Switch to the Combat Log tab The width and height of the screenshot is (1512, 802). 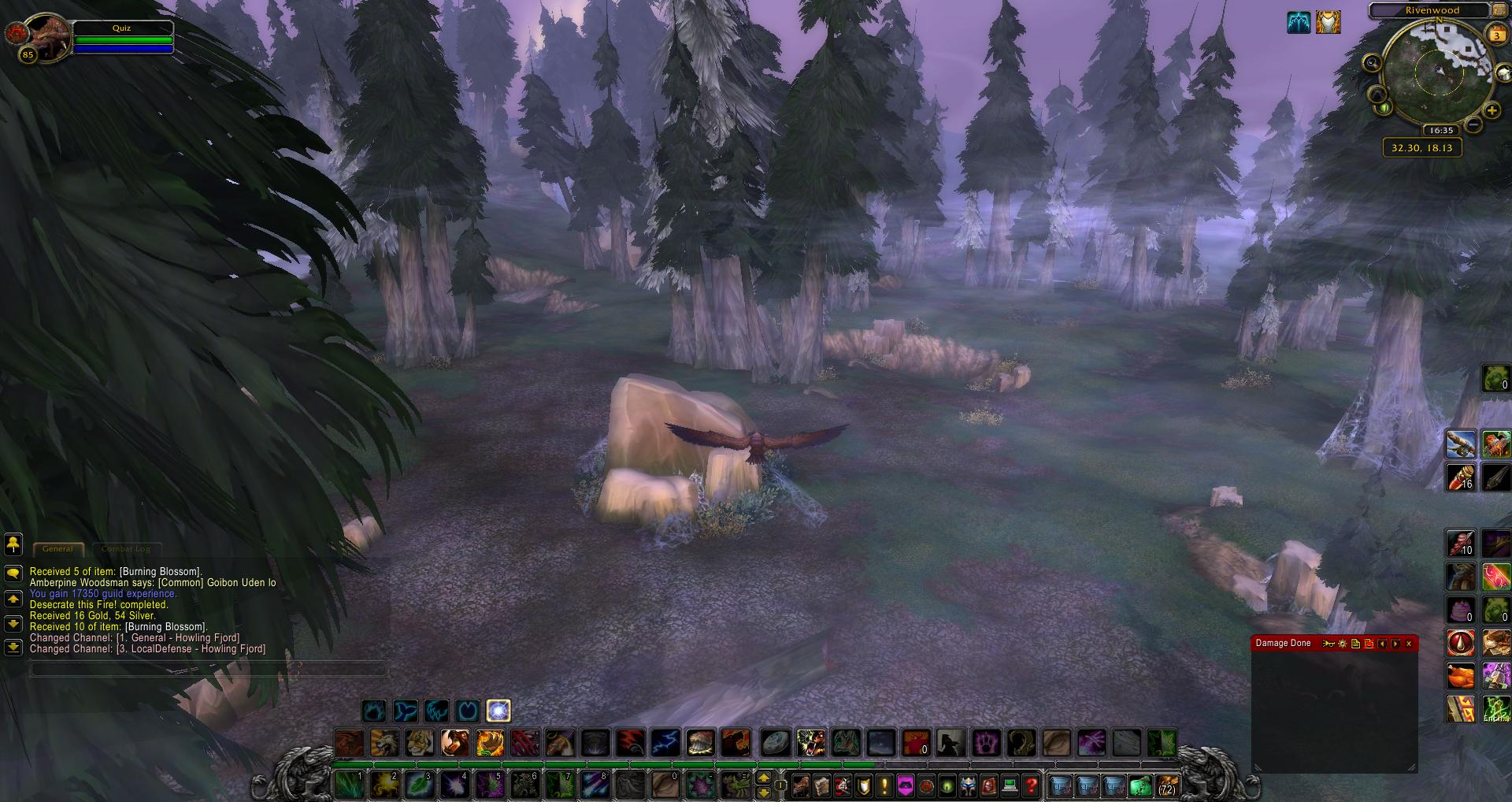[x=125, y=549]
